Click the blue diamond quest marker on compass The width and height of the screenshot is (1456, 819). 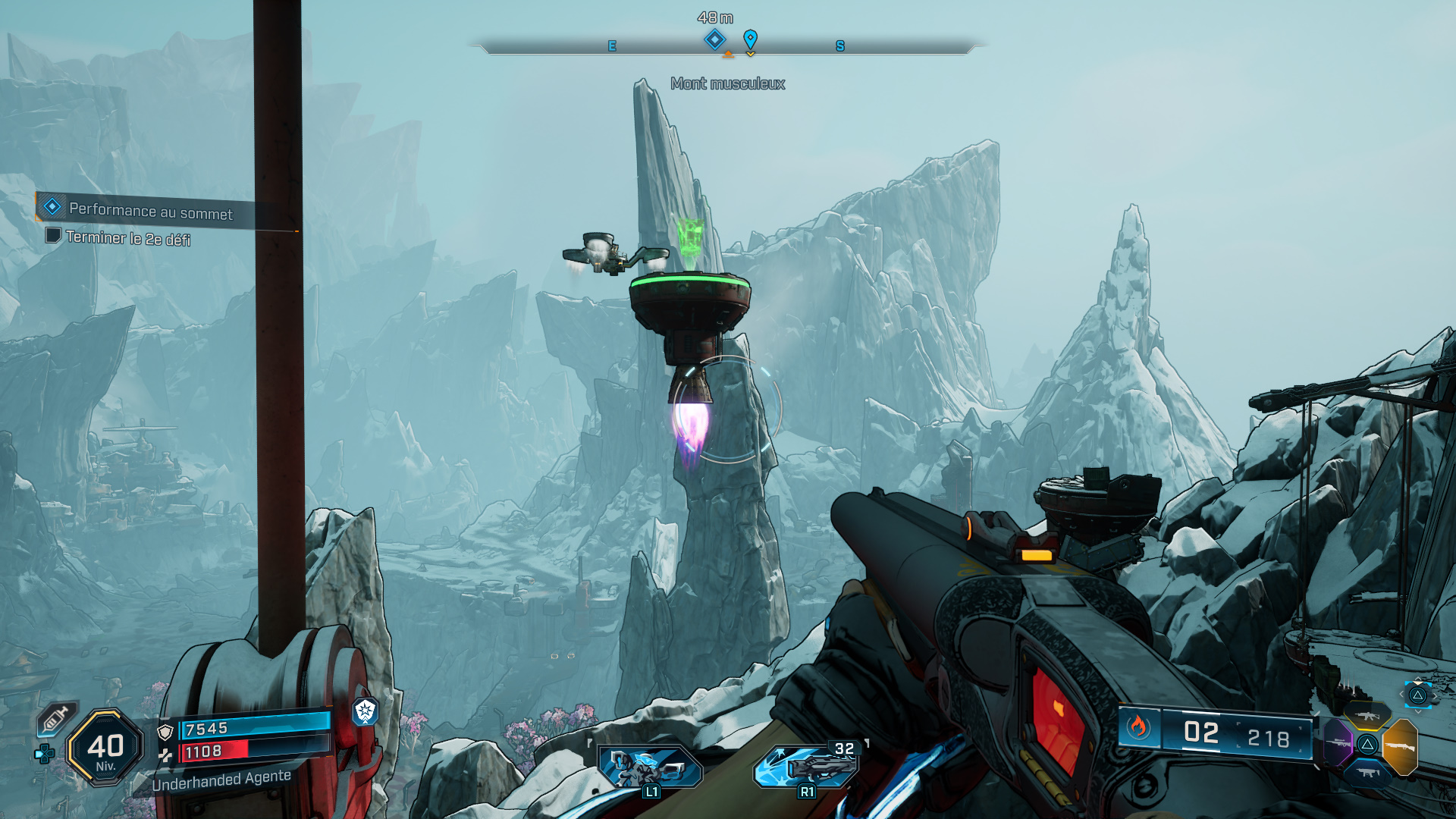point(714,39)
